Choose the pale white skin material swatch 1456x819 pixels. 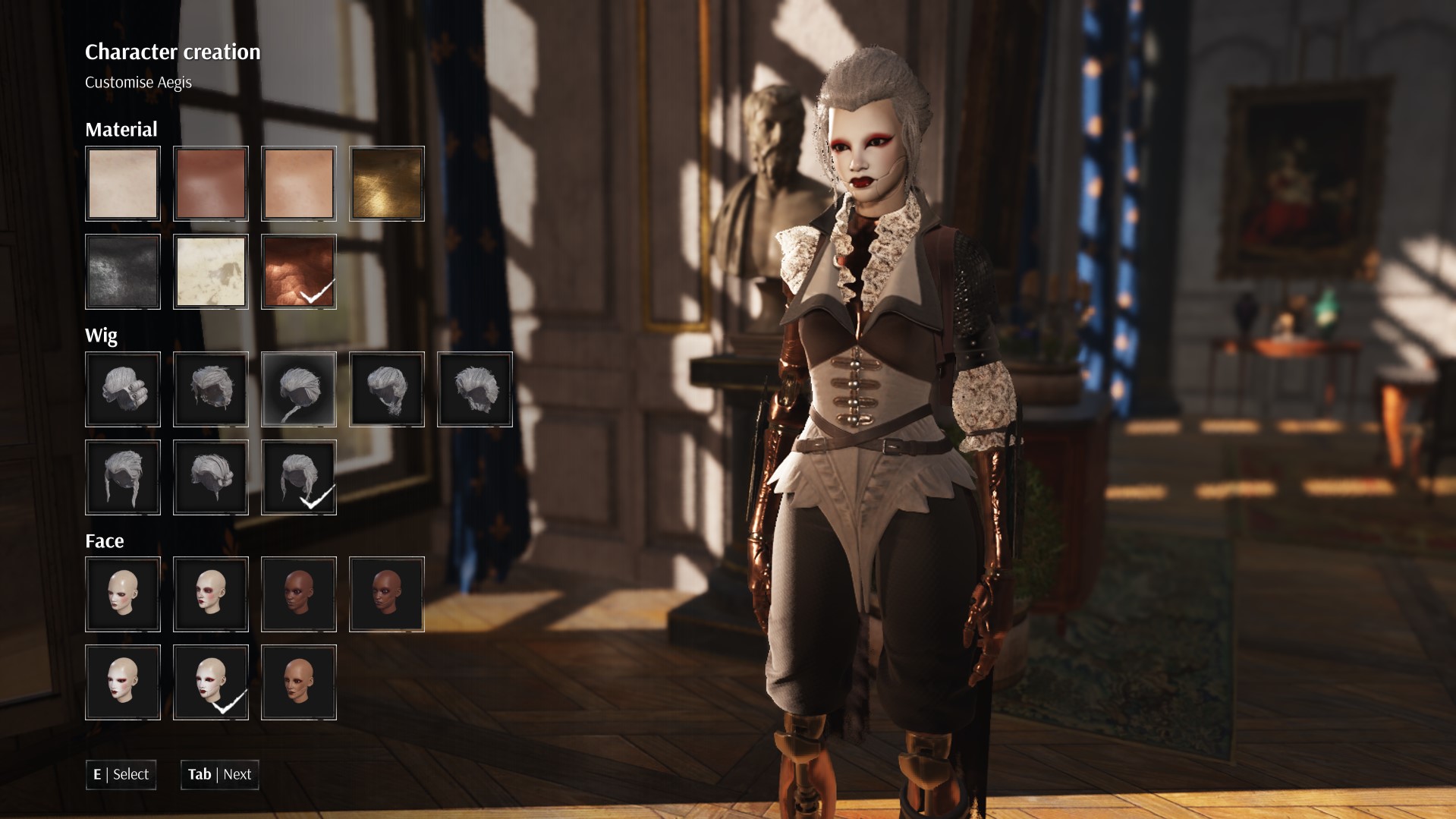pos(123,184)
